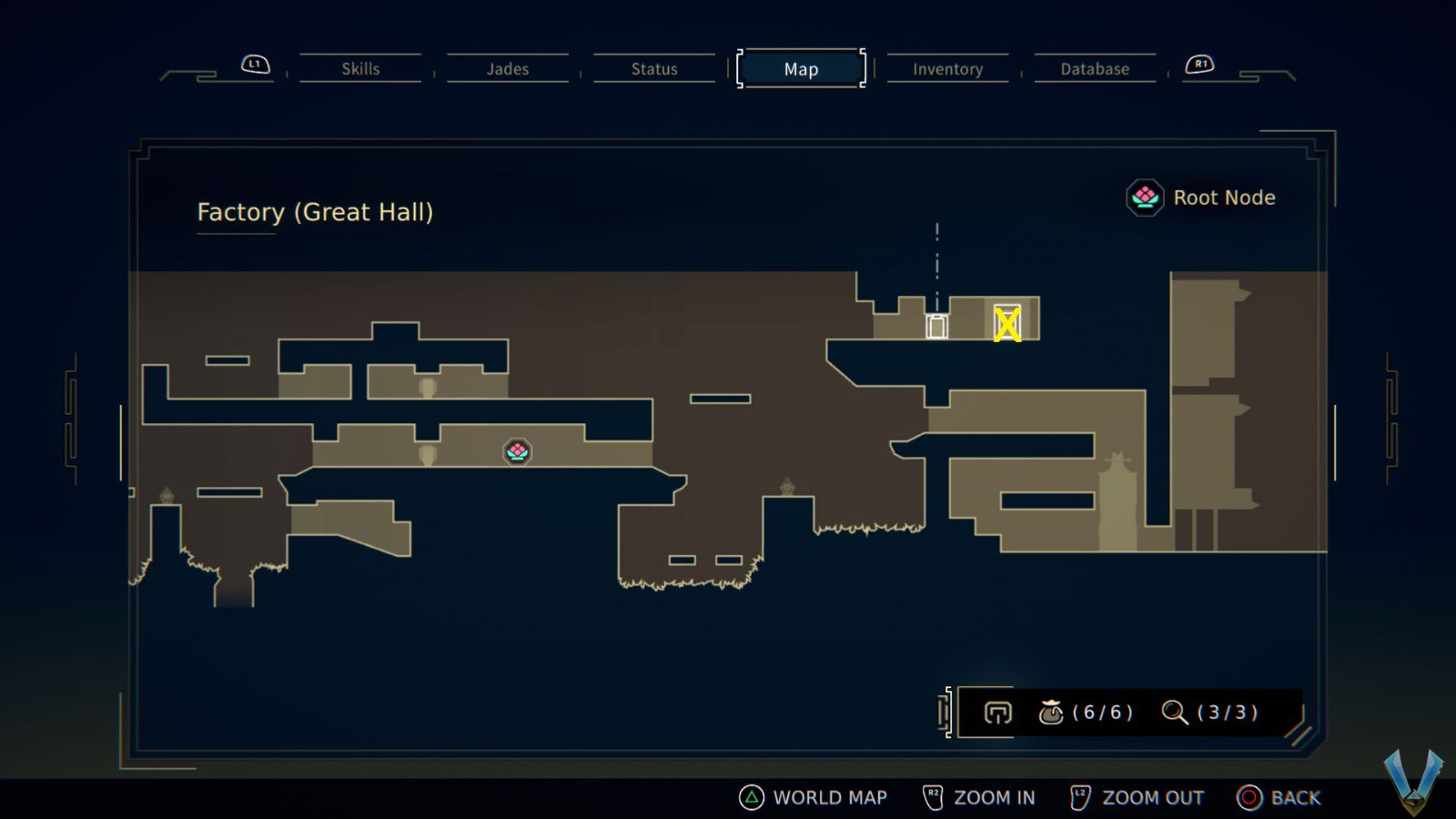This screenshot has width=1456, height=819.
Task: Click the Factory (Great Hall) title text
Action: [x=315, y=212]
